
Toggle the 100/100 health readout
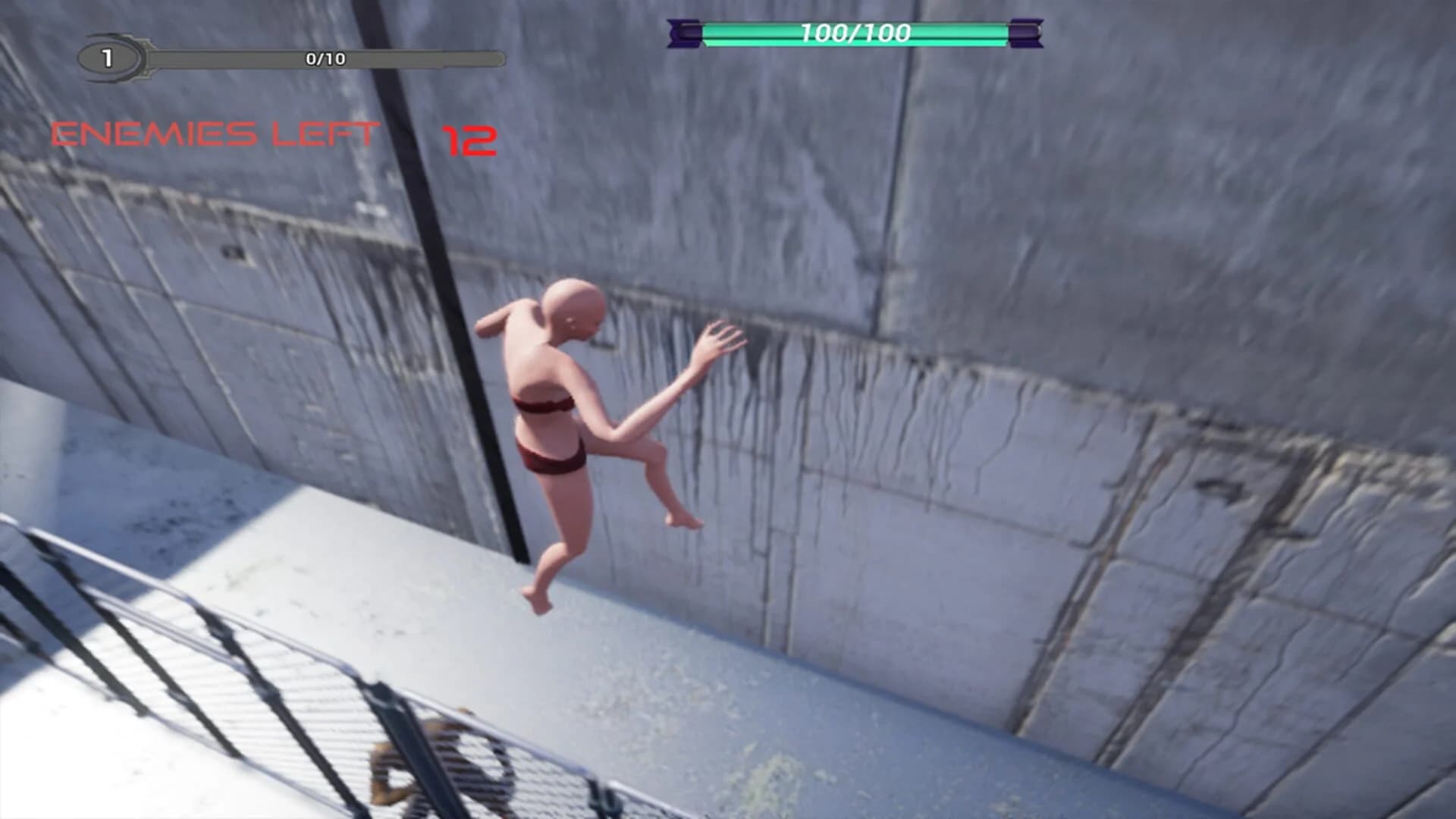coord(855,33)
